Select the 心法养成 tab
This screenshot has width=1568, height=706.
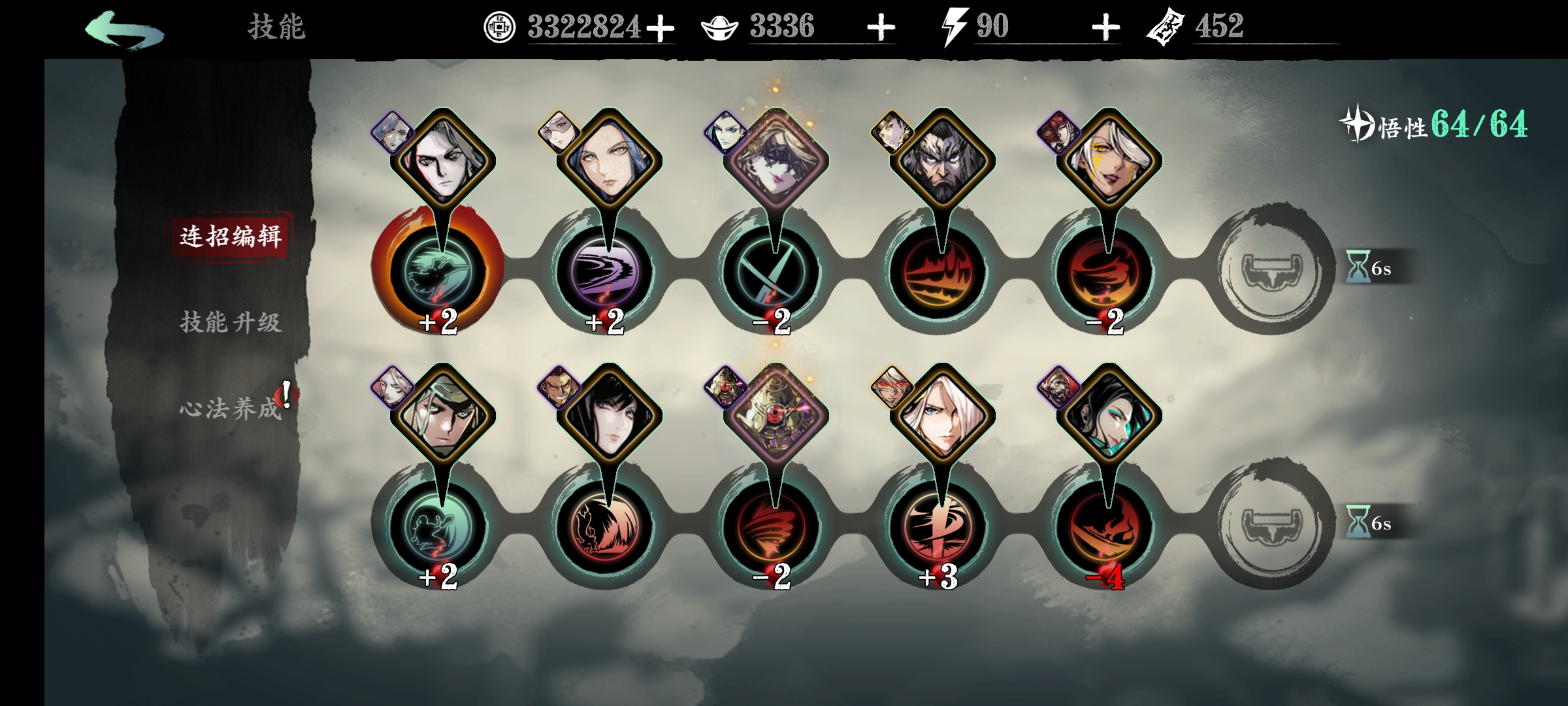coord(231,409)
